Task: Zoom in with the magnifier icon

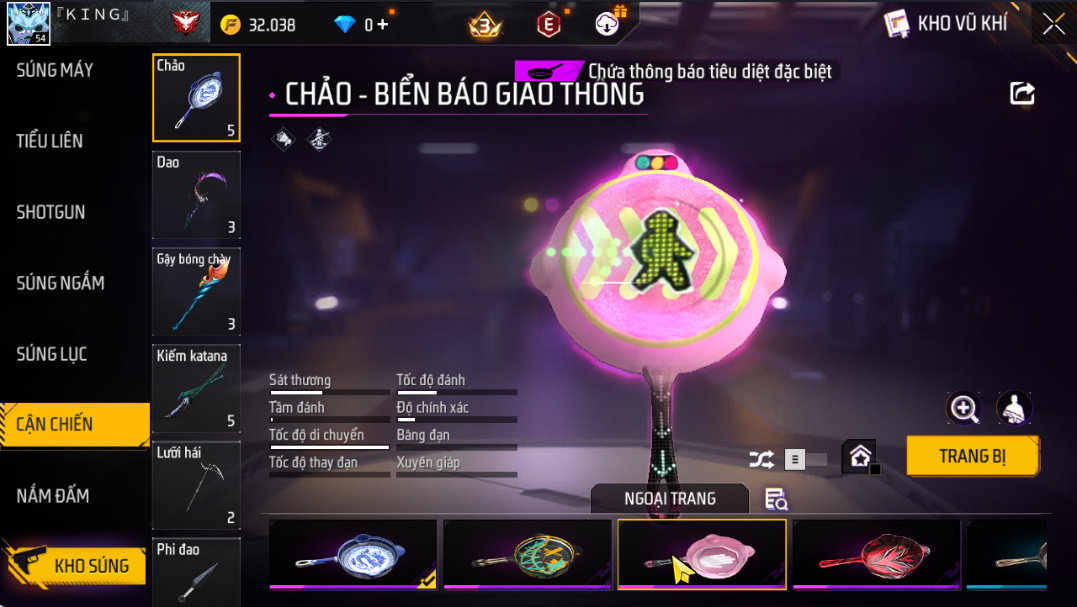Action: click(x=964, y=408)
